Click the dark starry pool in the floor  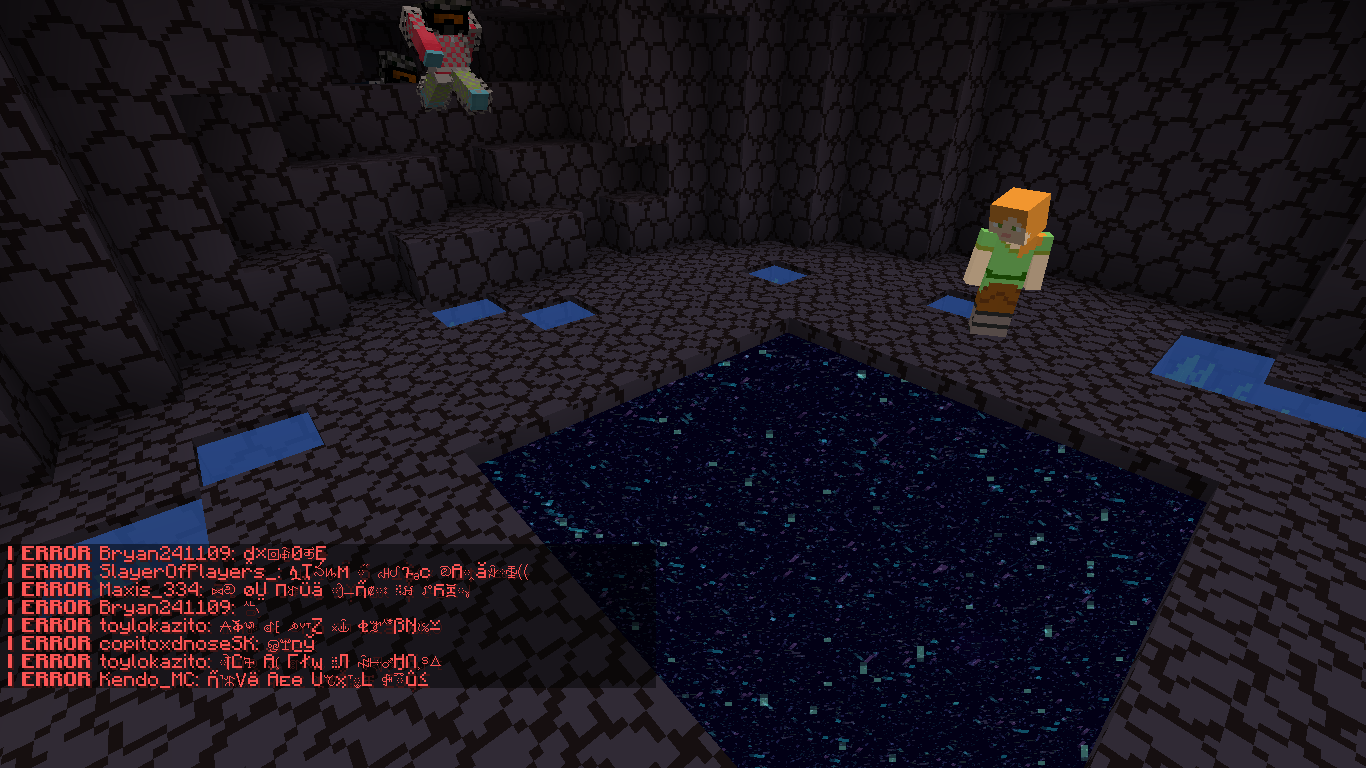(850, 550)
